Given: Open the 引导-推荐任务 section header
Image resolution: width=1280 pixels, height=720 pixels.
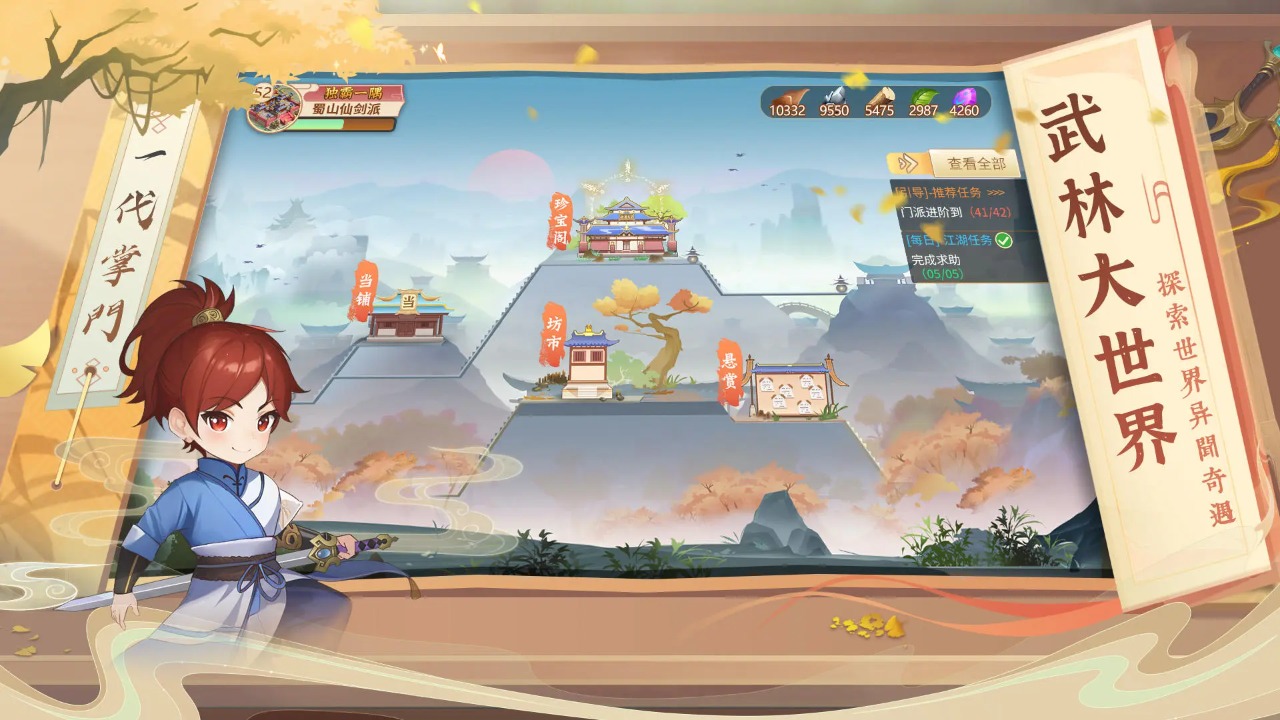Looking at the screenshot, I should pos(937,192).
